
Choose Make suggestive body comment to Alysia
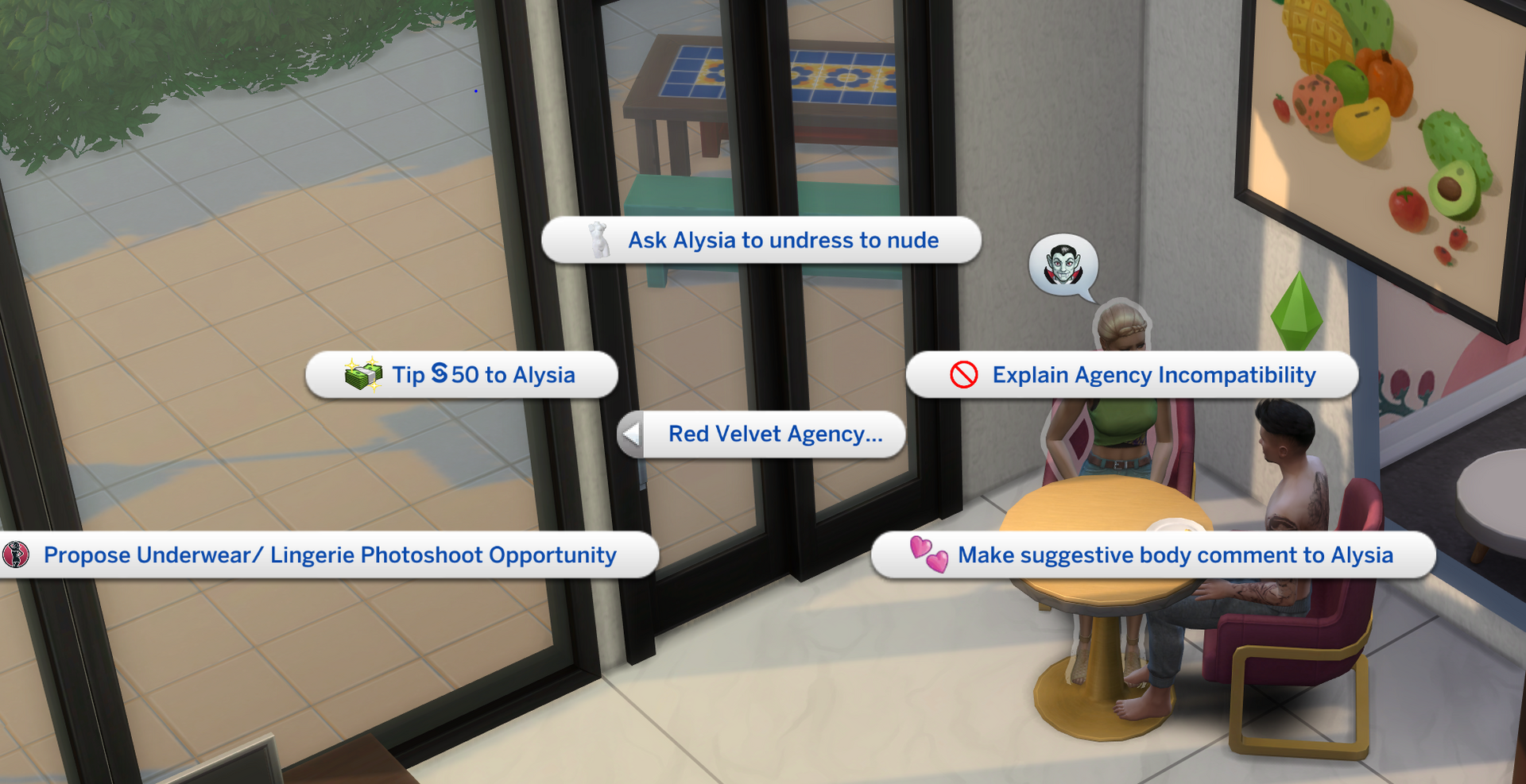tap(1175, 556)
